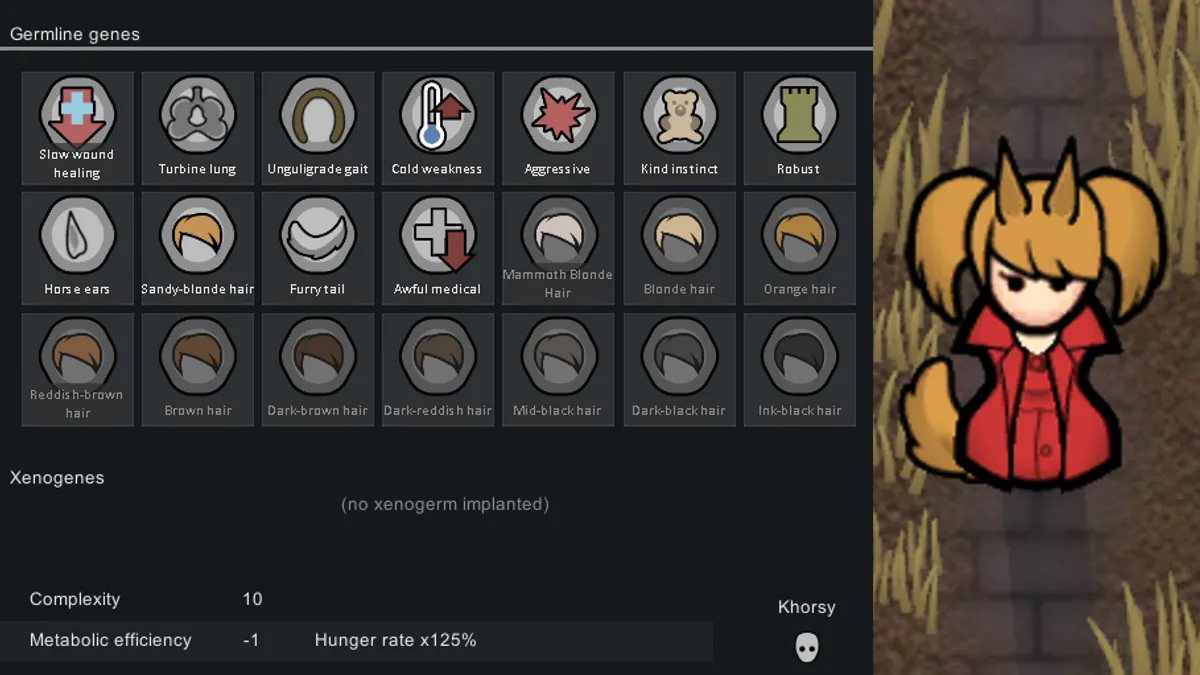The image size is (1200, 675).
Task: Choose the Orange hair gene tile
Action: coord(799,248)
